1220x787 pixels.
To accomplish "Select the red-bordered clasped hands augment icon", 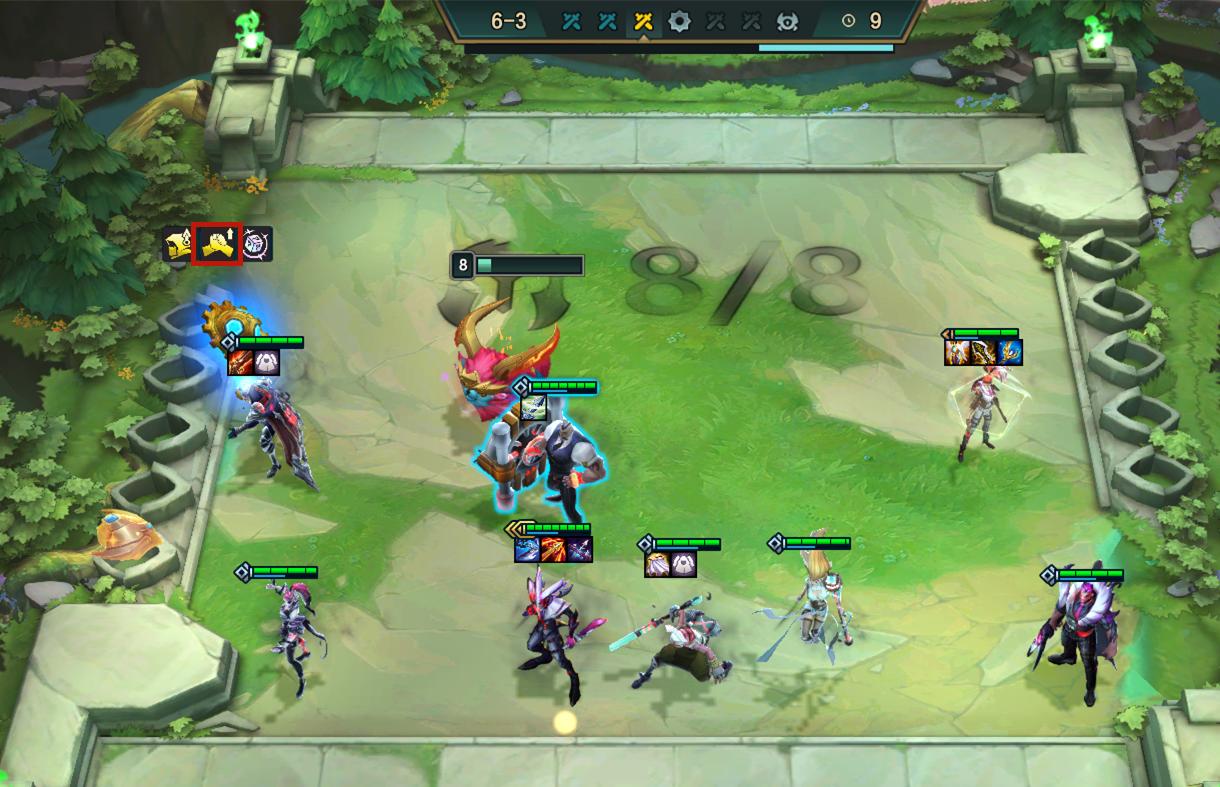I will (x=217, y=244).
